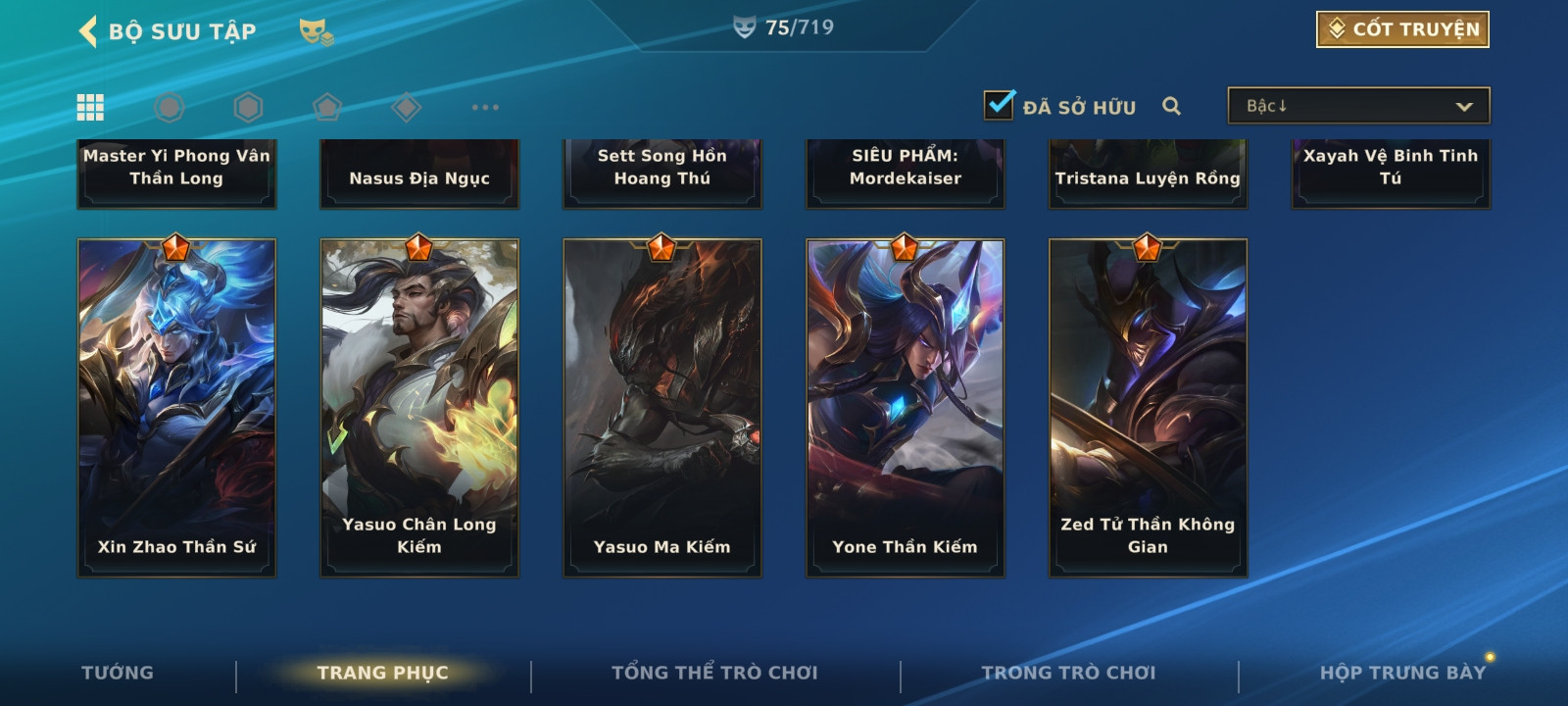1568x706 pixels.
Task: Choose the Tristana Luyện Rồng skin card
Action: pyautogui.click(x=1149, y=174)
